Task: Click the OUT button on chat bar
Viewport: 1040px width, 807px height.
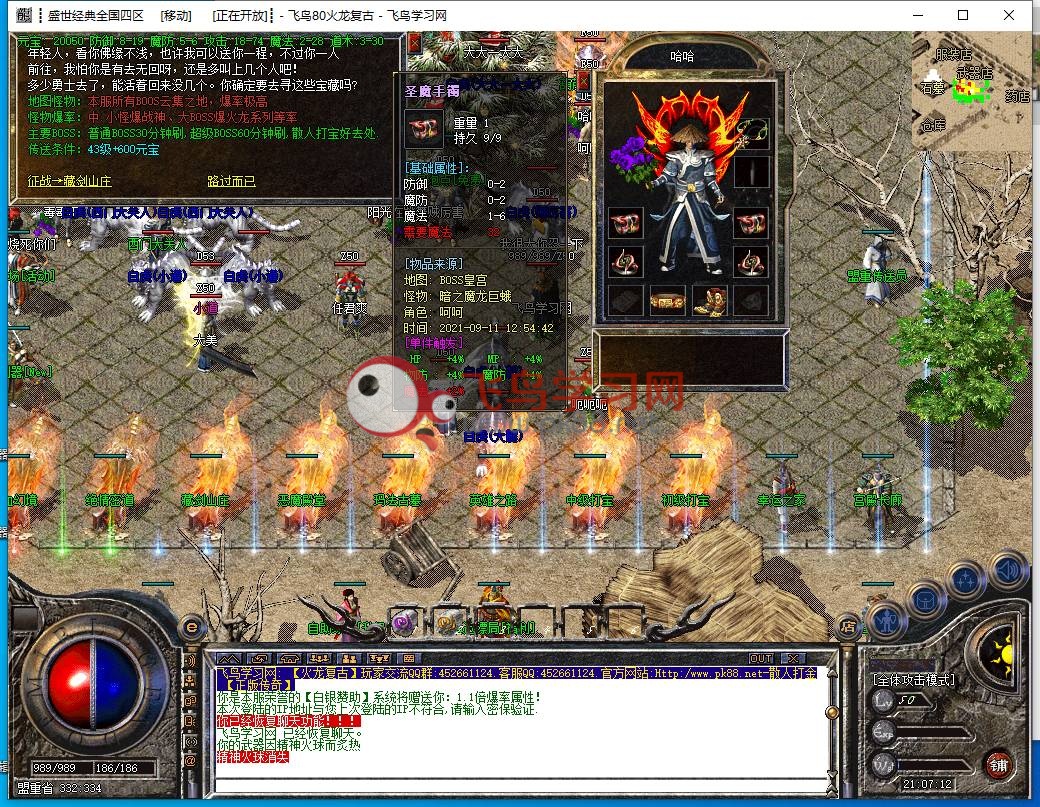Action: [761, 658]
